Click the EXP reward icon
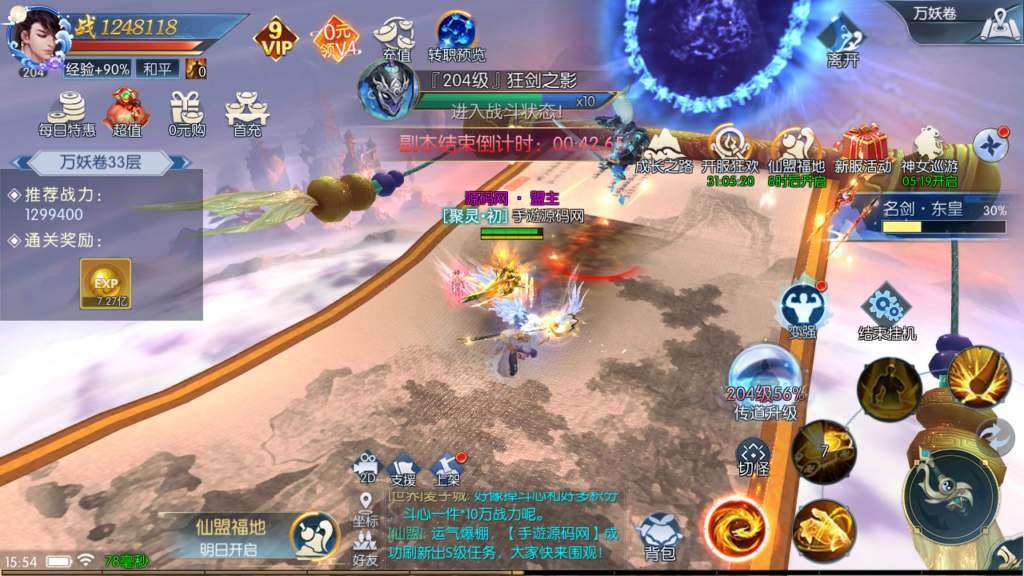The height and width of the screenshot is (576, 1024). pyautogui.click(x=105, y=284)
